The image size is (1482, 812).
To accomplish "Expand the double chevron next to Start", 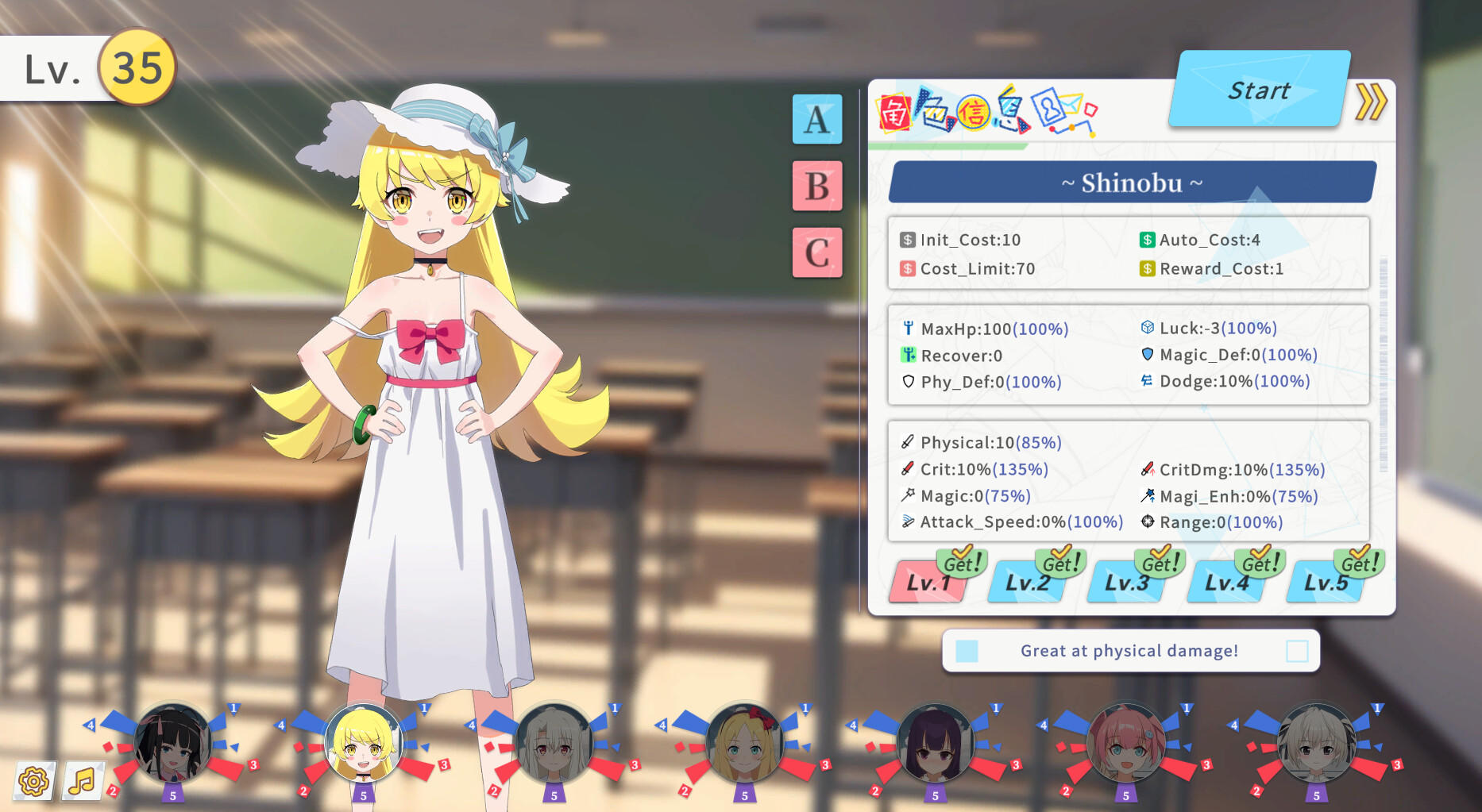I will coord(1371,102).
